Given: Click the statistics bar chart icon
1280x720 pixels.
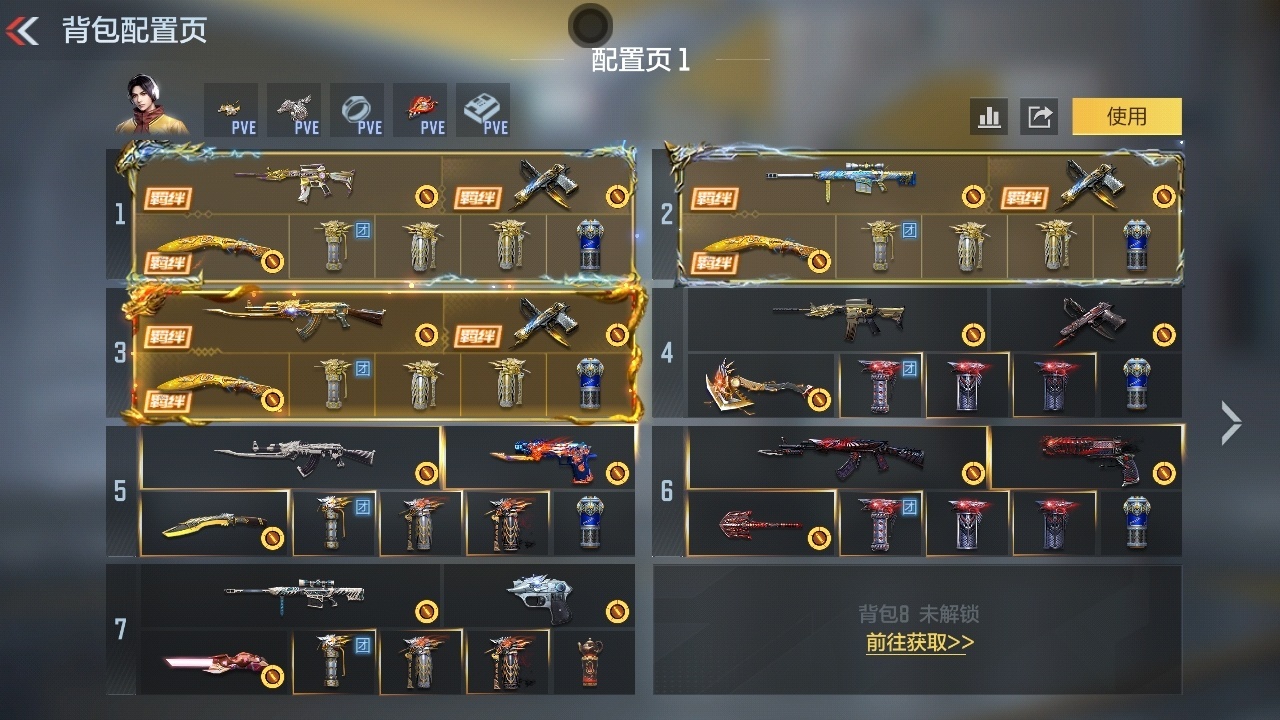Looking at the screenshot, I should pos(989,117).
